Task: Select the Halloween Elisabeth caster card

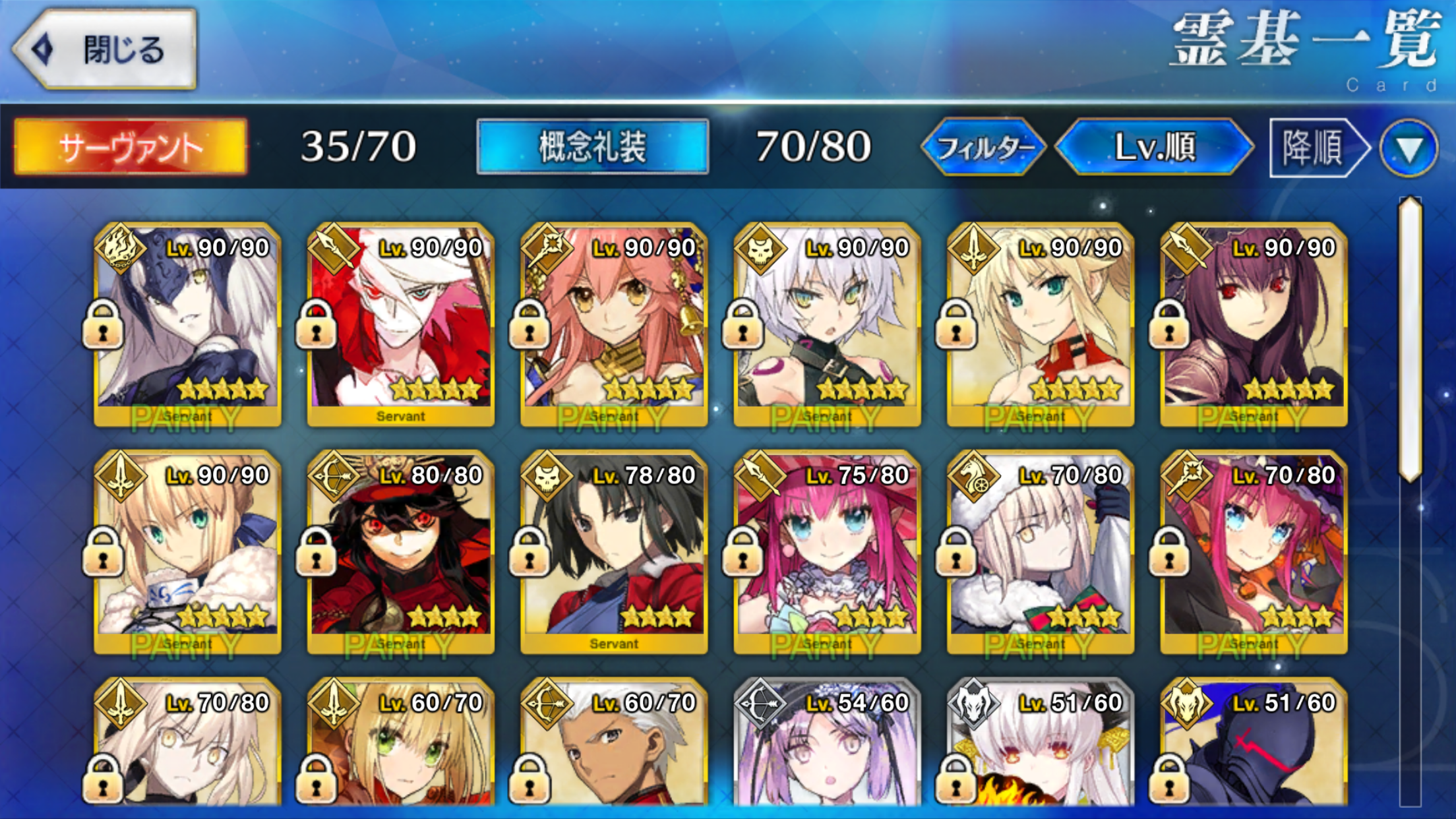Action: pos(1254,552)
